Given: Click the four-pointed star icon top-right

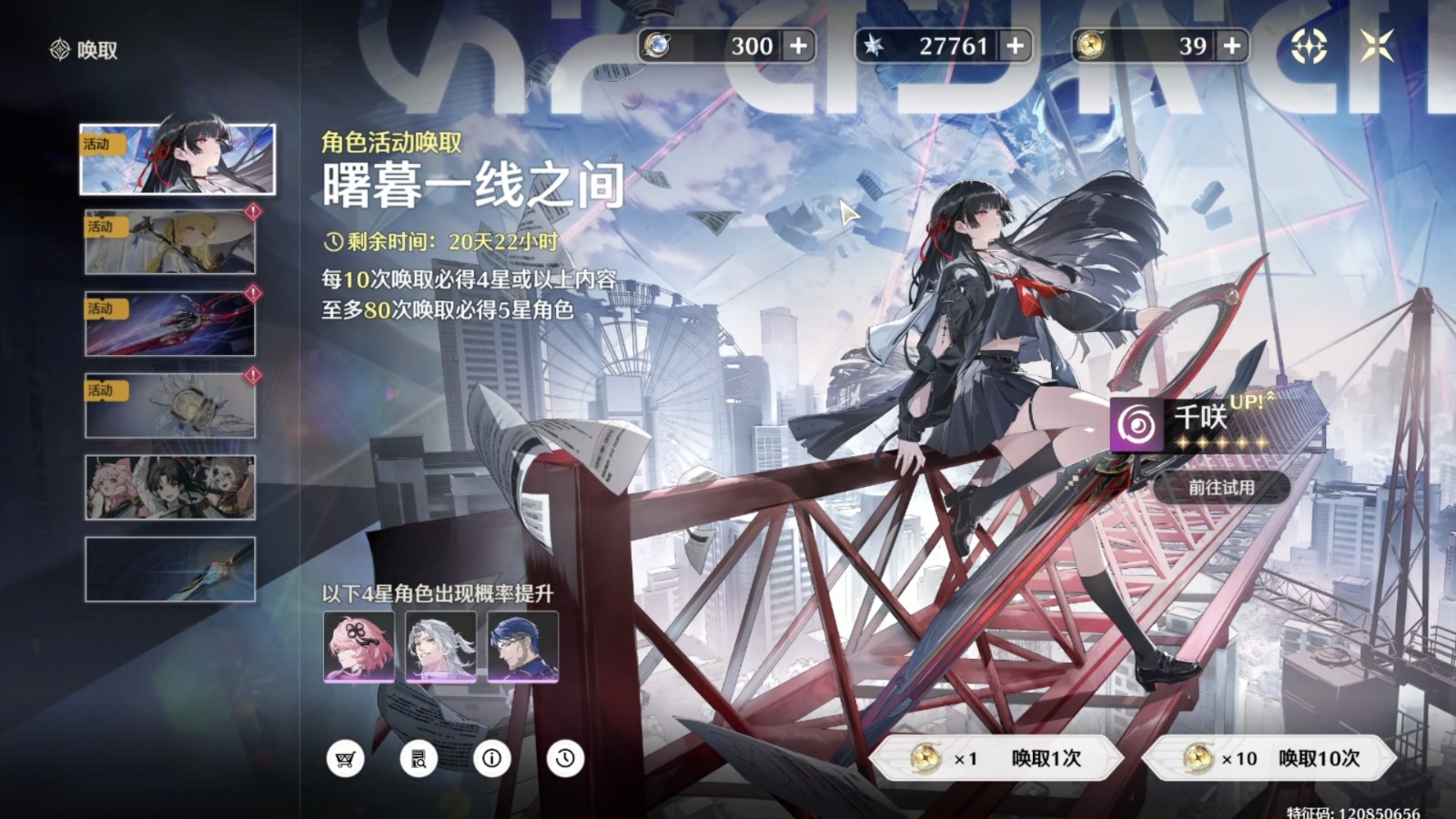Looking at the screenshot, I should pyautogui.click(x=1377, y=45).
